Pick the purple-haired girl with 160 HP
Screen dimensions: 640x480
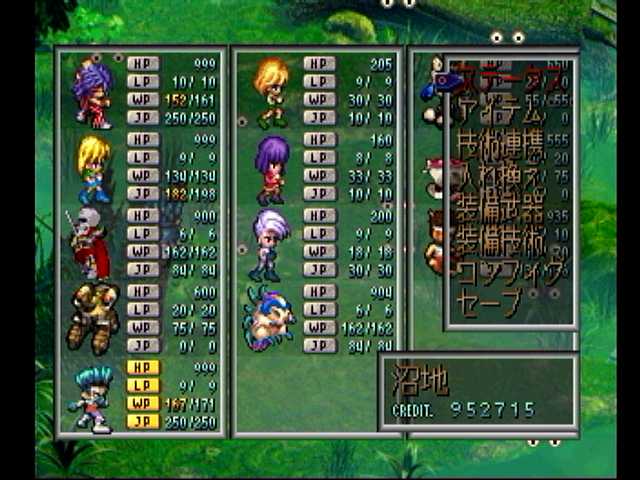click(270, 168)
